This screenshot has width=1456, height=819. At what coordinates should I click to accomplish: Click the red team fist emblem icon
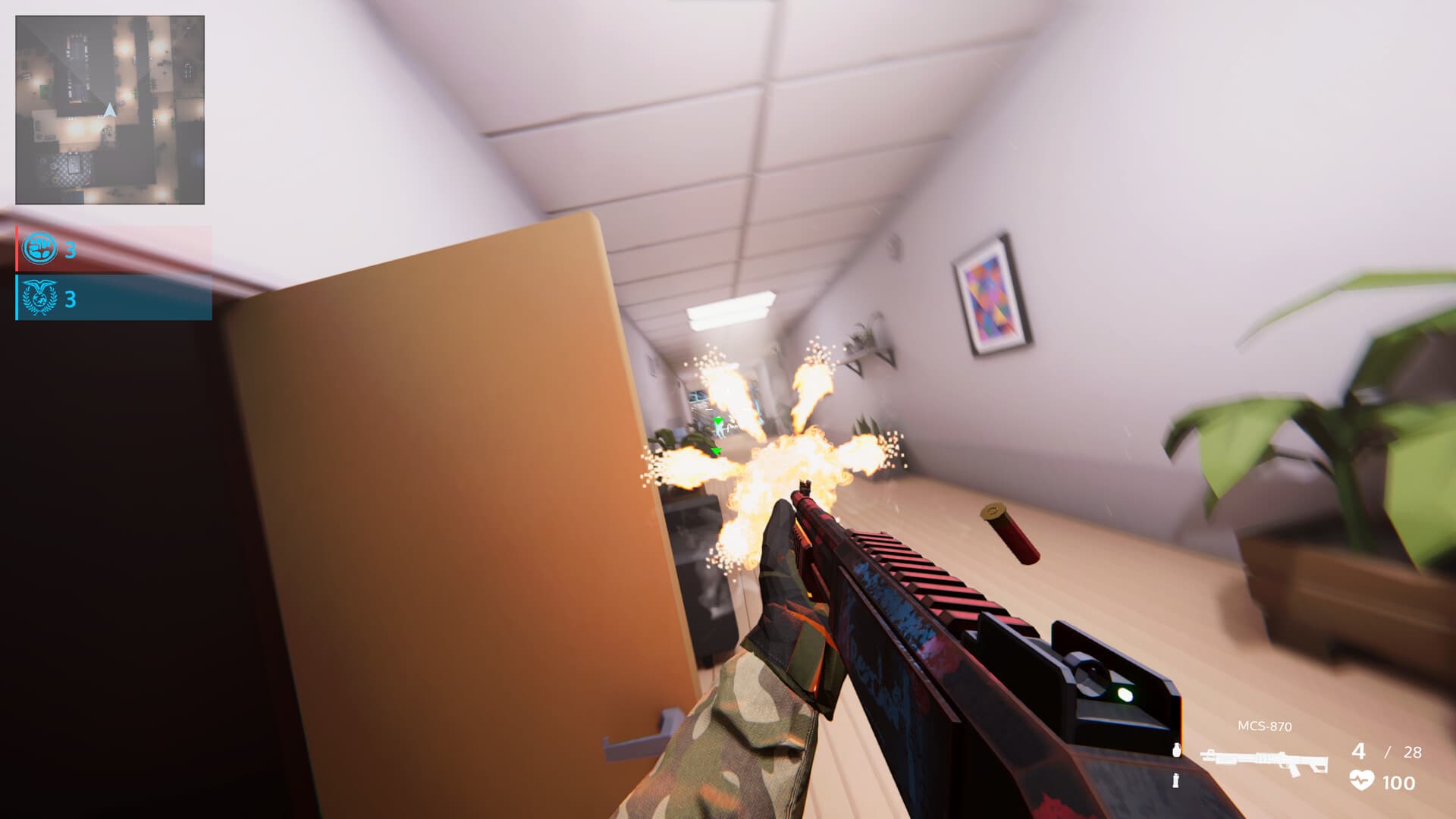point(38,246)
